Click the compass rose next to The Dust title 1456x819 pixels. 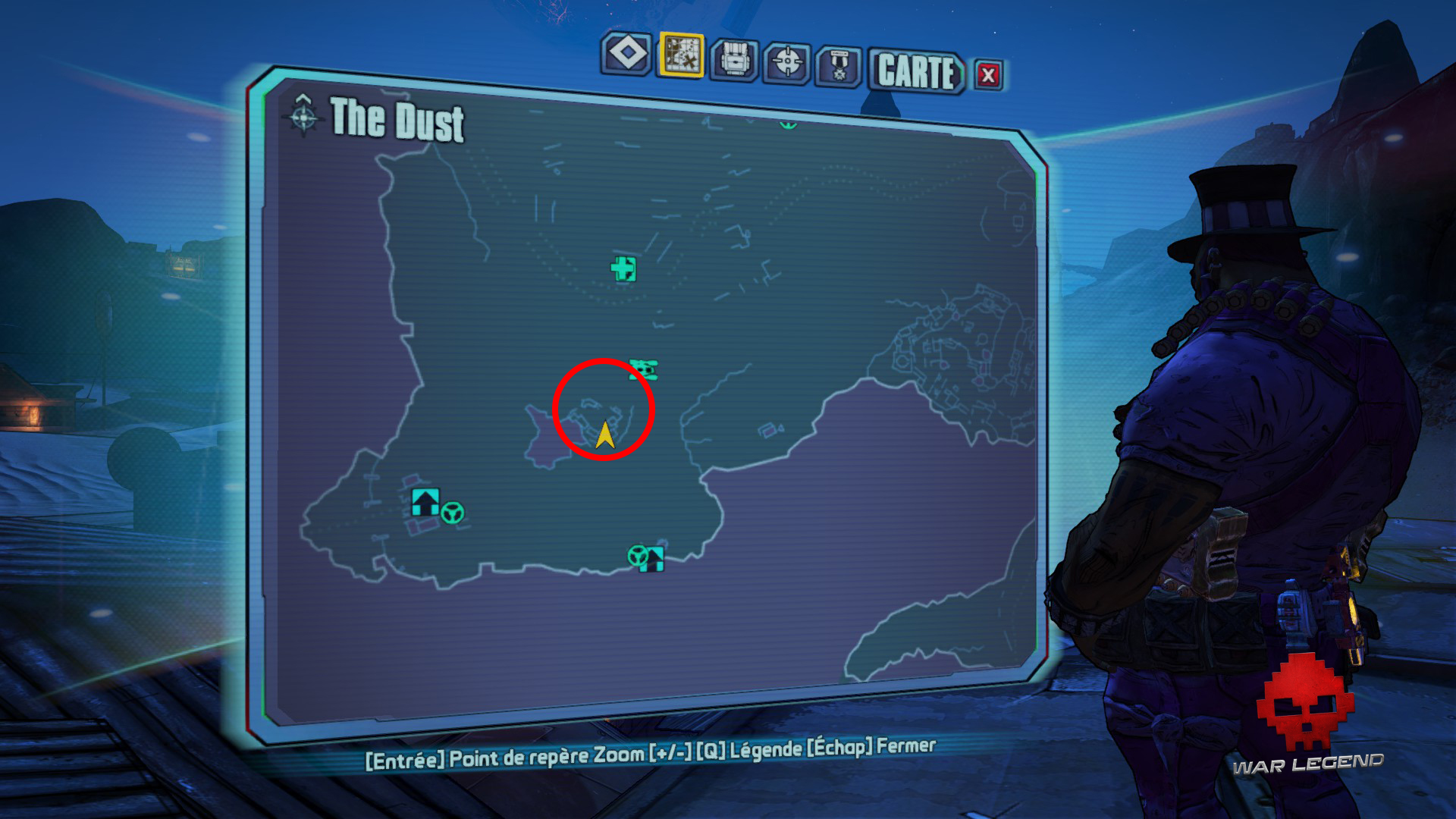(x=303, y=118)
